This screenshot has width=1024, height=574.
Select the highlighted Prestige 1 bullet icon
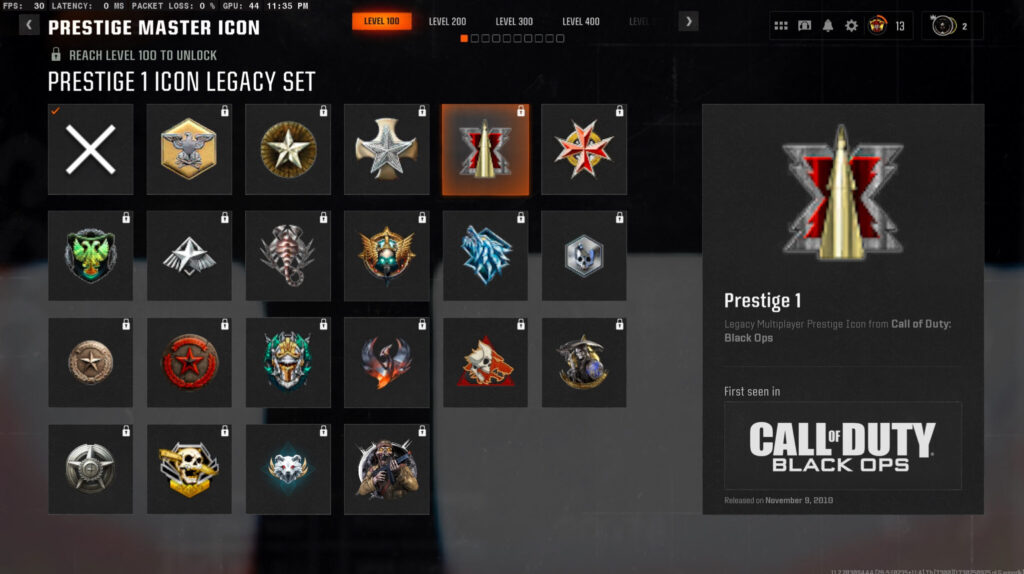point(485,150)
